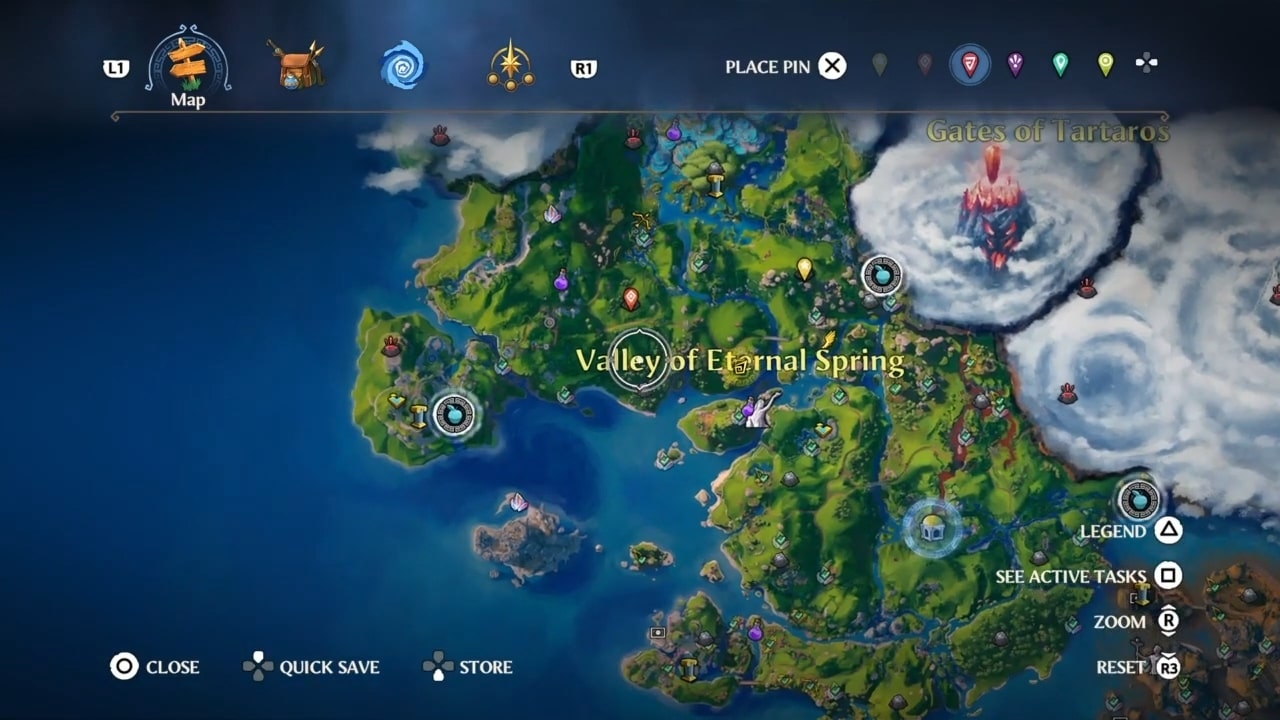The width and height of the screenshot is (1280, 720).
Task: Click the white temple marker inside the highlighted circle
Action: click(932, 530)
